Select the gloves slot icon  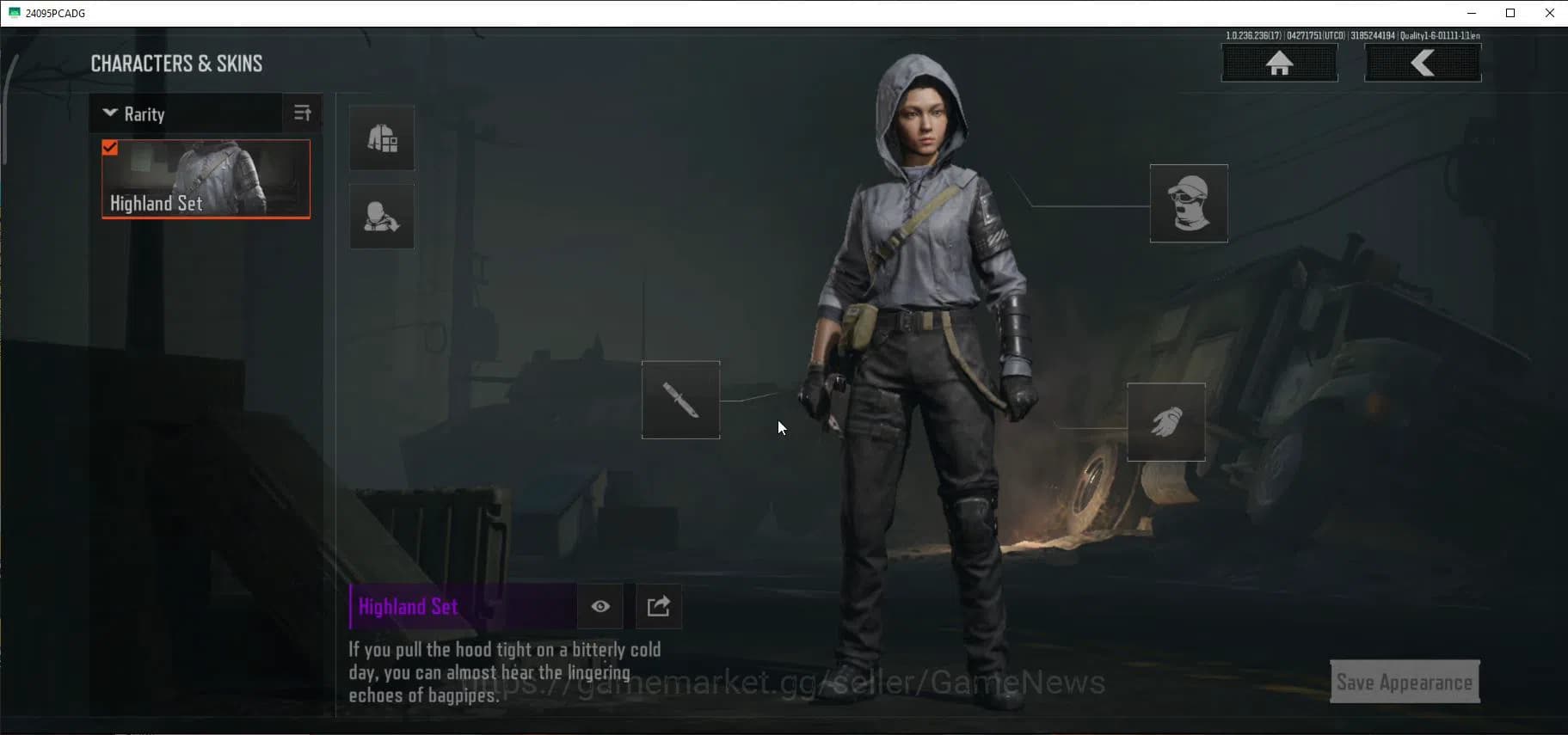click(x=1165, y=421)
